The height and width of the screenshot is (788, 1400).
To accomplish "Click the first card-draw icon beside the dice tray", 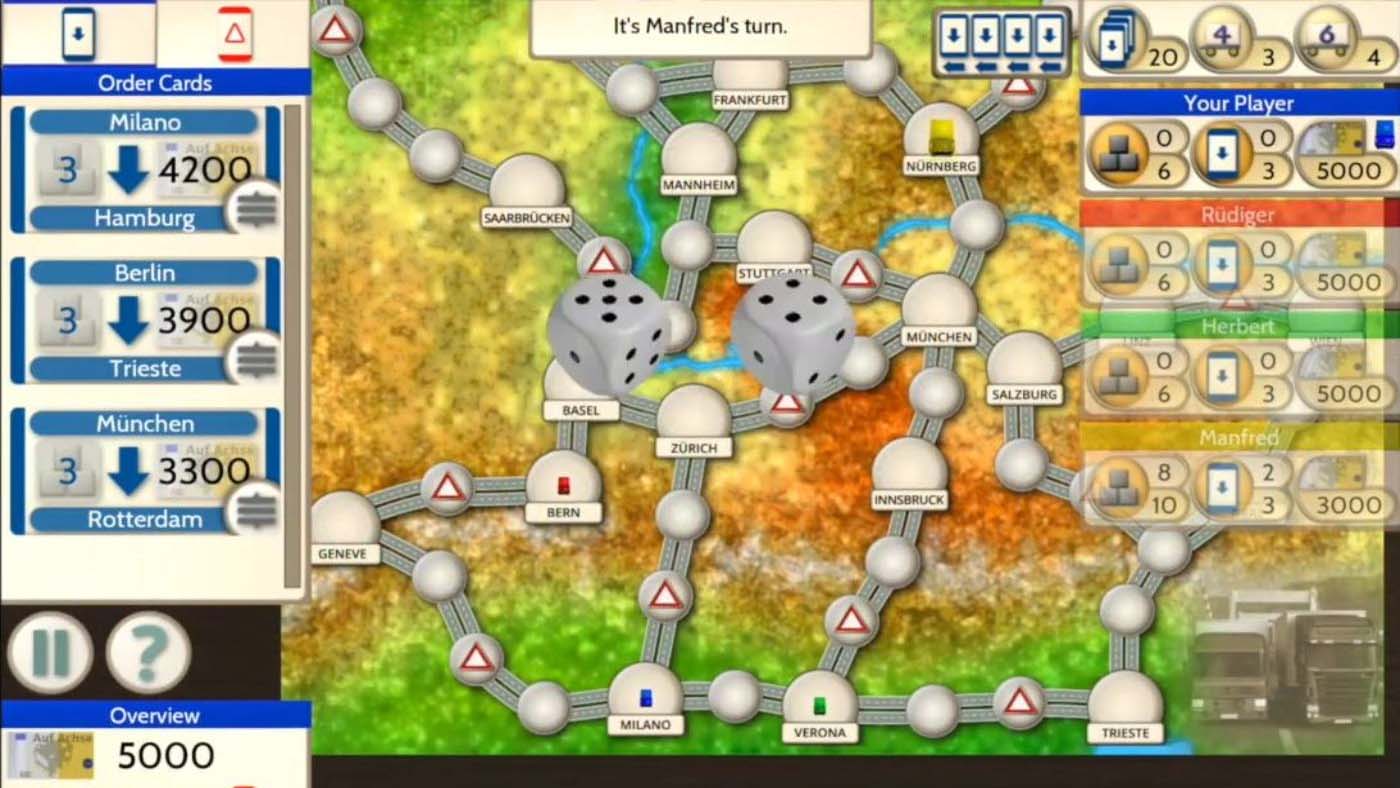I will 955,34.
